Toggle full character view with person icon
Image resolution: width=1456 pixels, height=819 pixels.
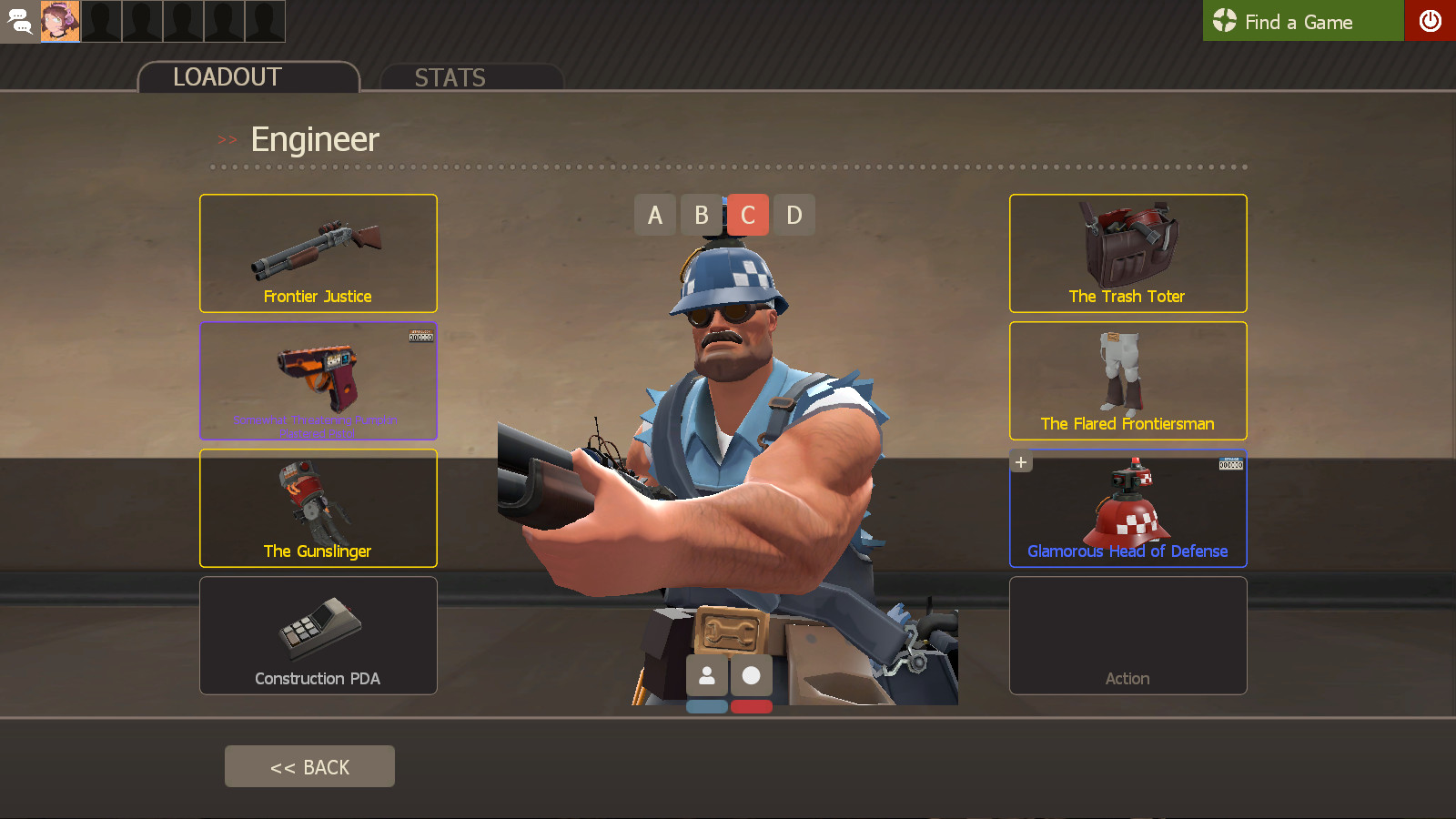pyautogui.click(x=708, y=676)
